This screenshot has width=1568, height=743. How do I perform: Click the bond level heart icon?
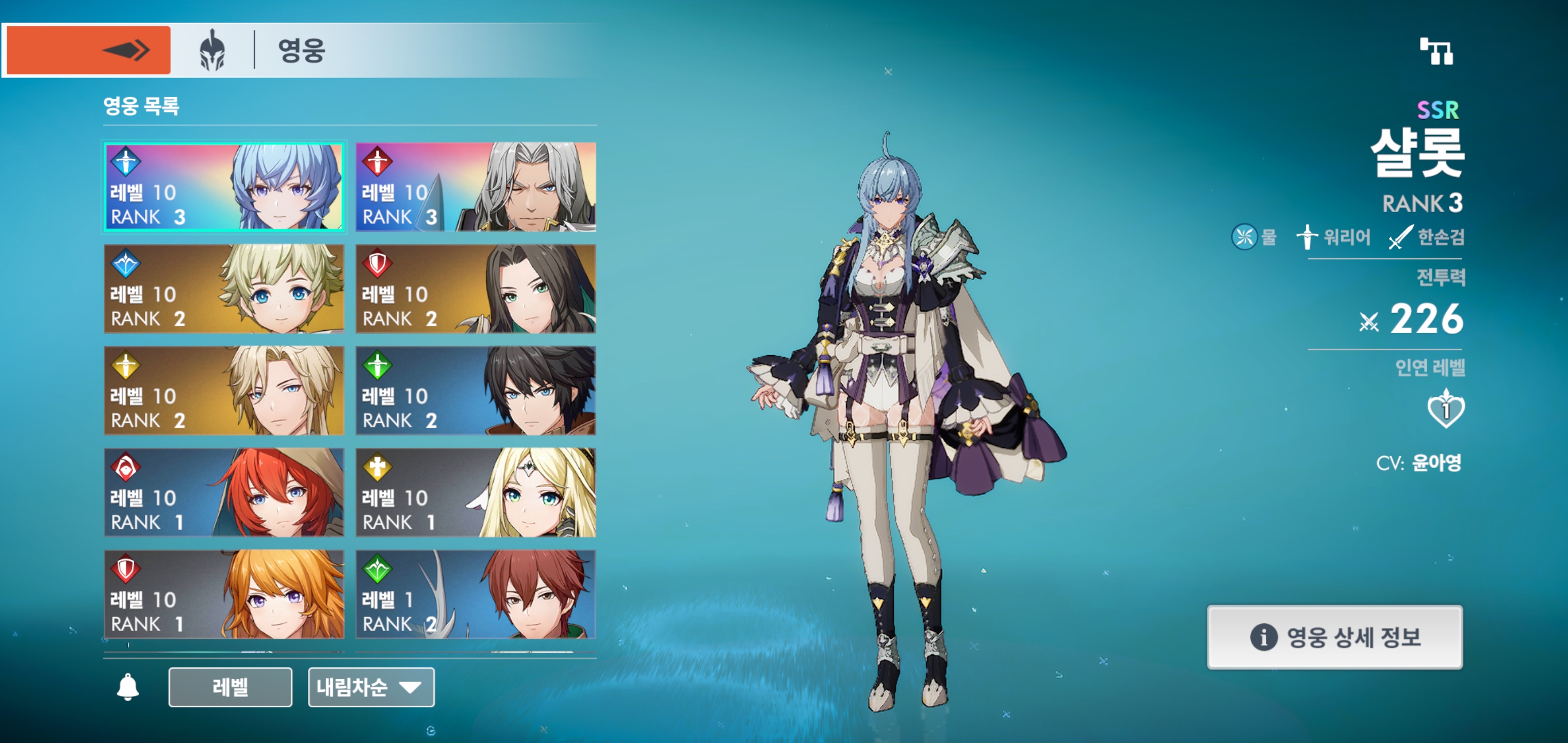point(1446,409)
